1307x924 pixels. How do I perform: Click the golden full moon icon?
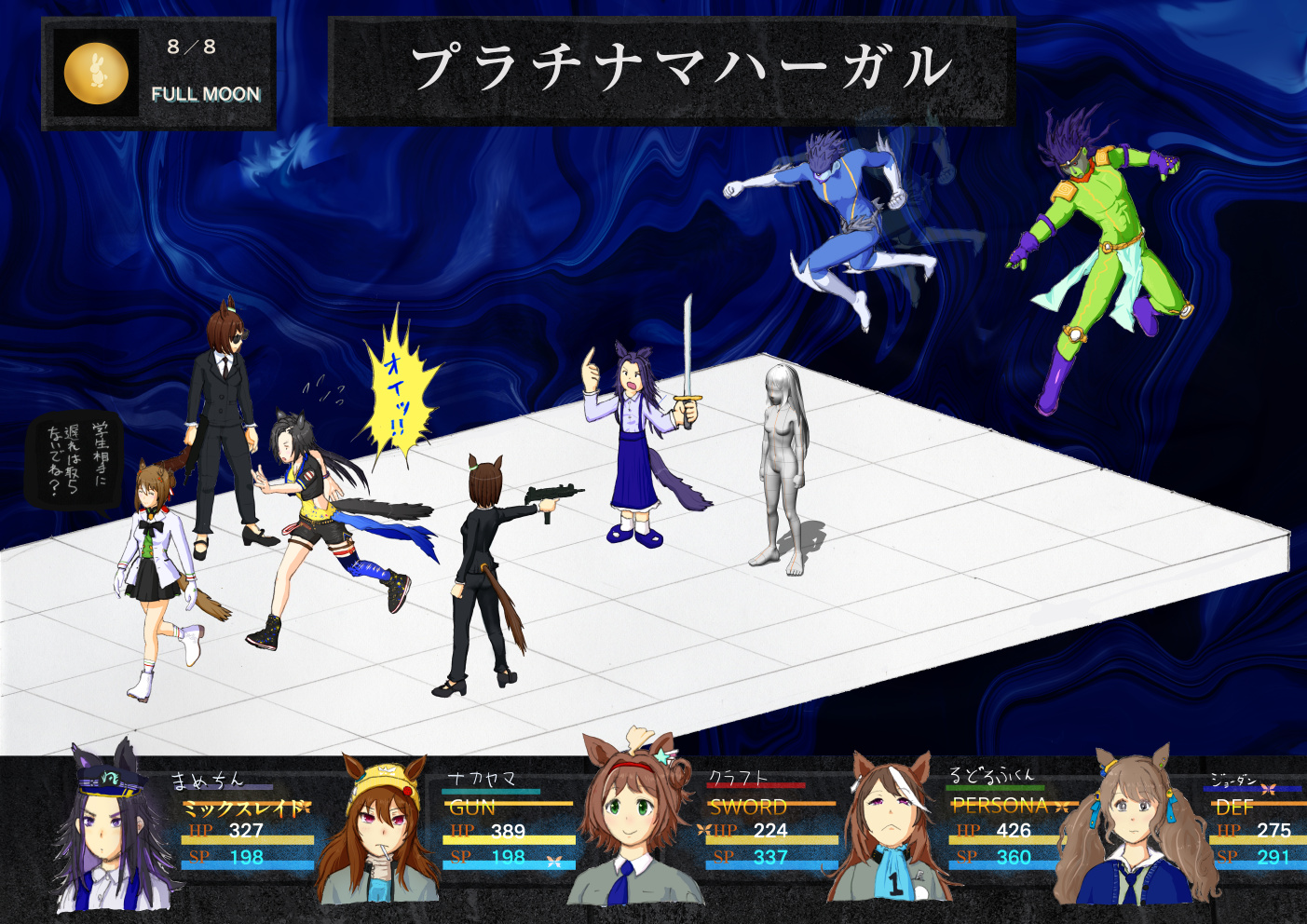coord(96,73)
